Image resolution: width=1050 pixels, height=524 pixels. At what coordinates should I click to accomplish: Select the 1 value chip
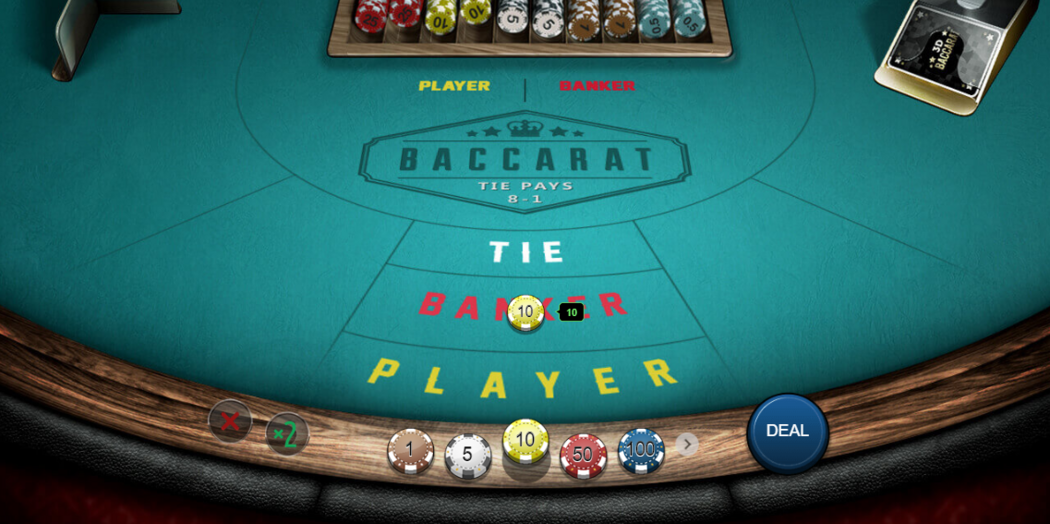pos(410,451)
